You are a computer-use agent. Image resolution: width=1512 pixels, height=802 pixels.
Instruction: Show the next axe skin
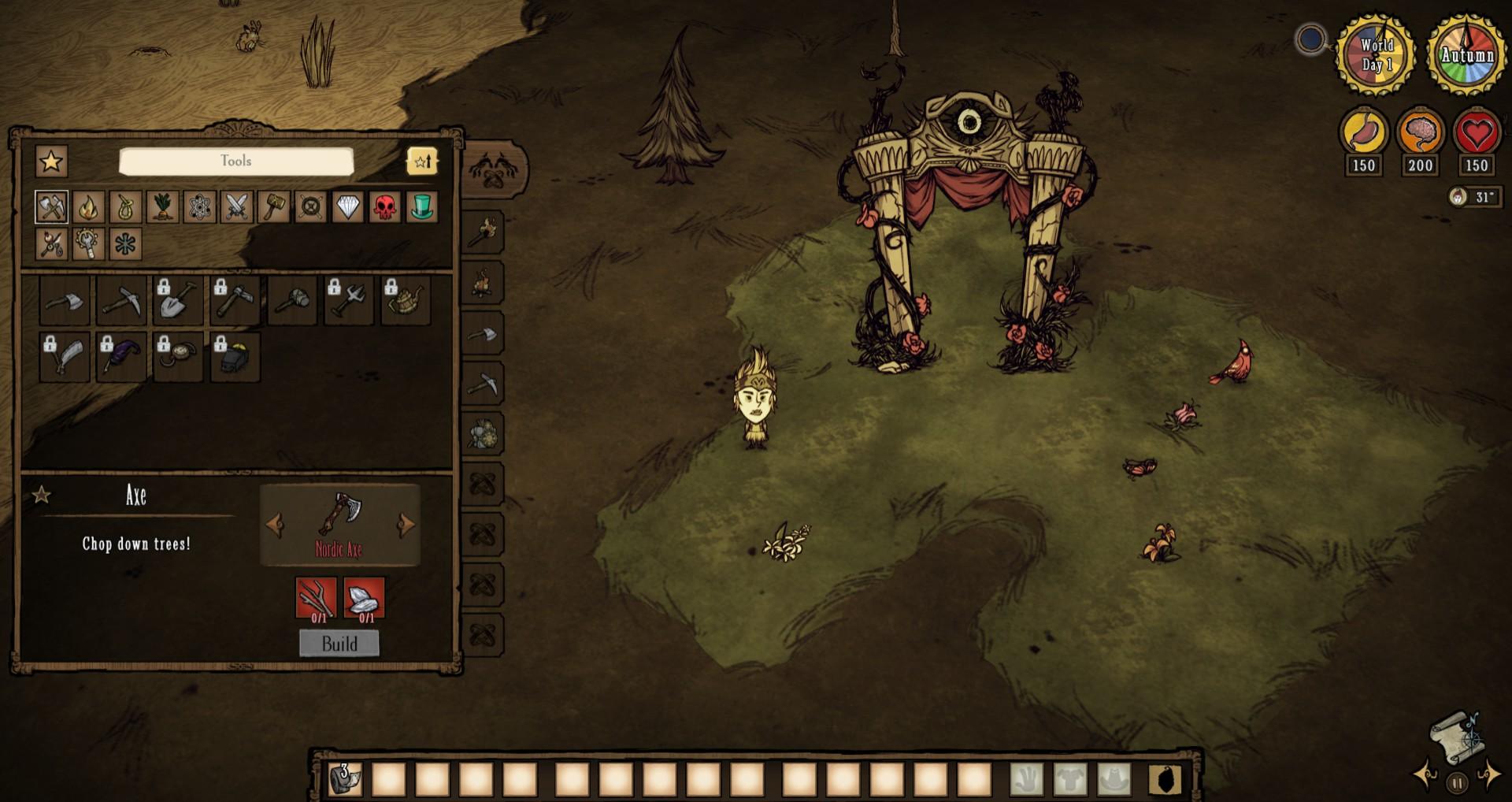tap(406, 525)
